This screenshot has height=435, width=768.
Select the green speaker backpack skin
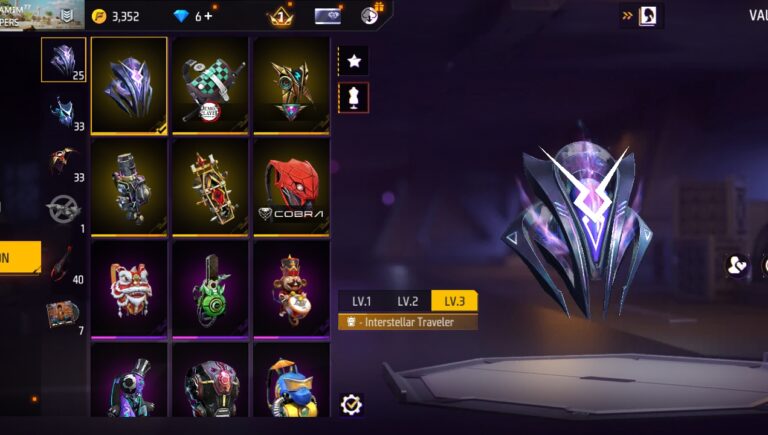pos(210,287)
